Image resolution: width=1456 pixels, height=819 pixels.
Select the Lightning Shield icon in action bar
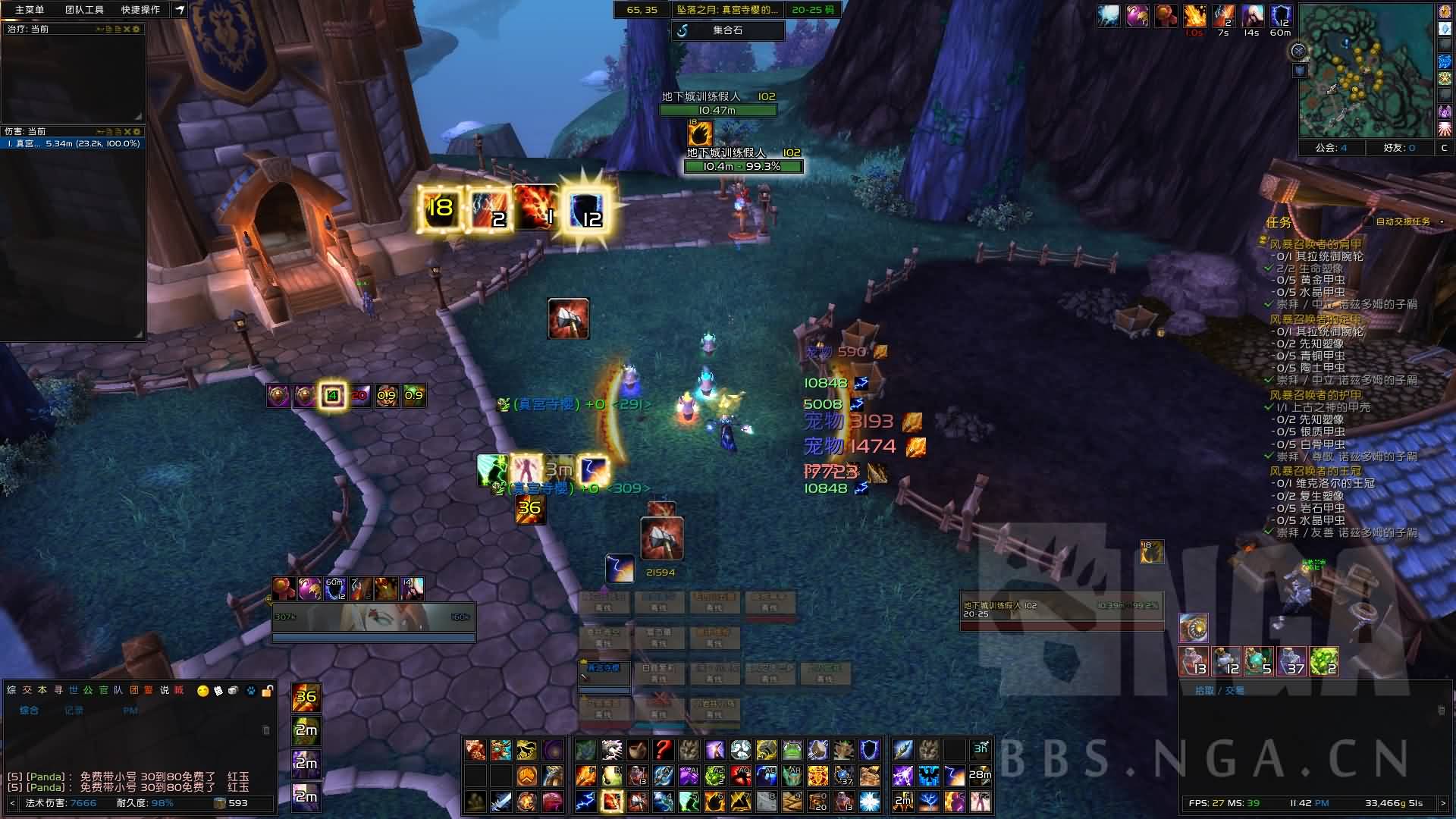click(869, 751)
